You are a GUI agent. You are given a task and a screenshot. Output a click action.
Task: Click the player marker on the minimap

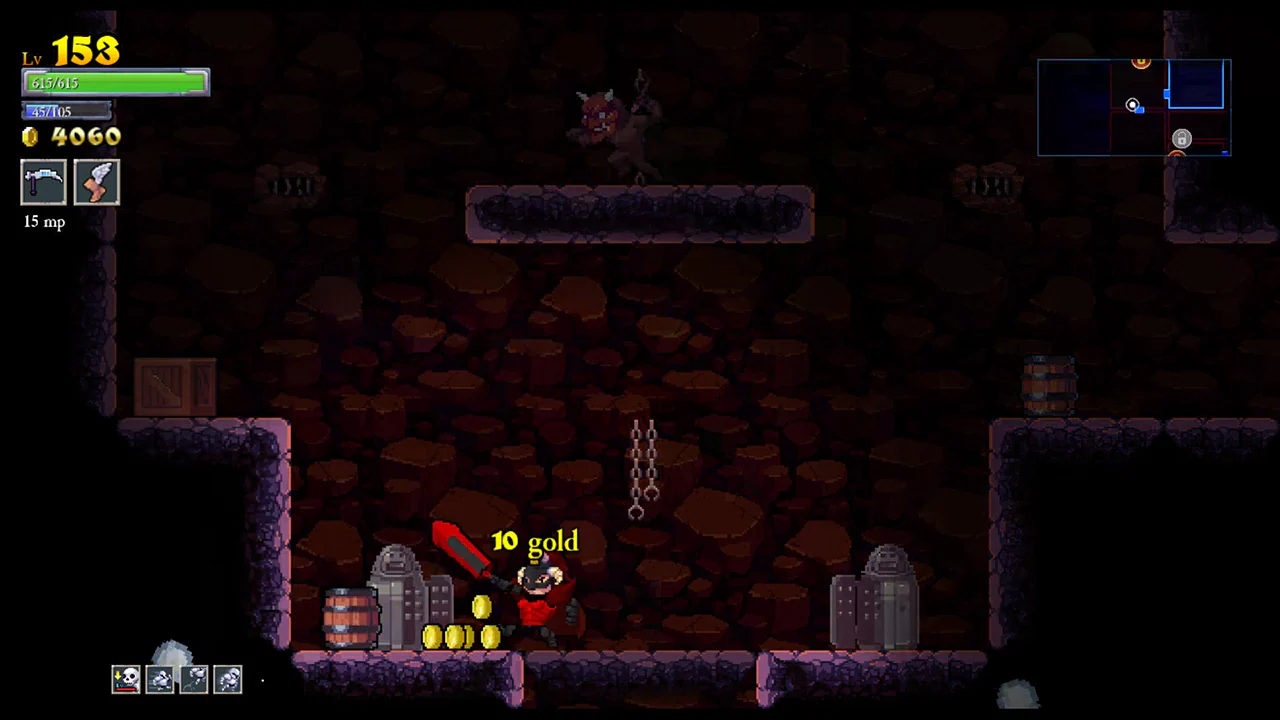(x=1132, y=105)
